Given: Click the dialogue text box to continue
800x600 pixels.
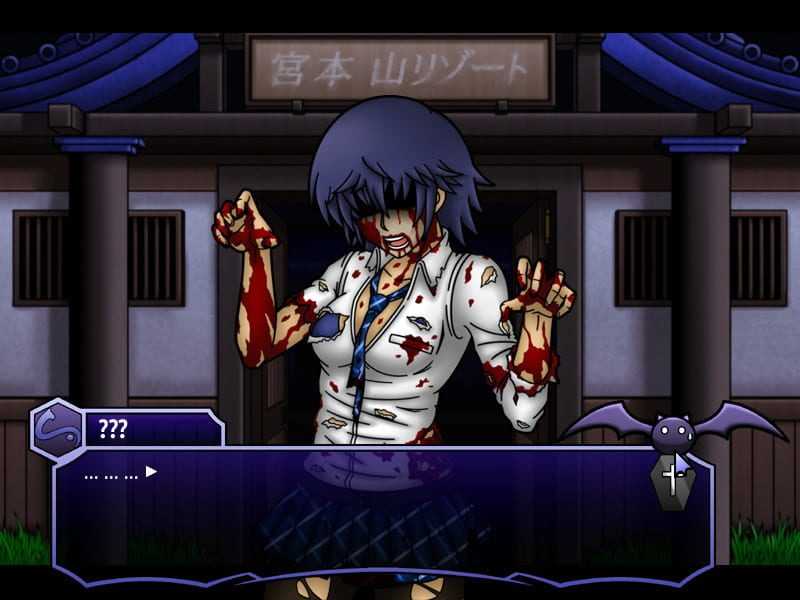Looking at the screenshot, I should pos(380,520).
